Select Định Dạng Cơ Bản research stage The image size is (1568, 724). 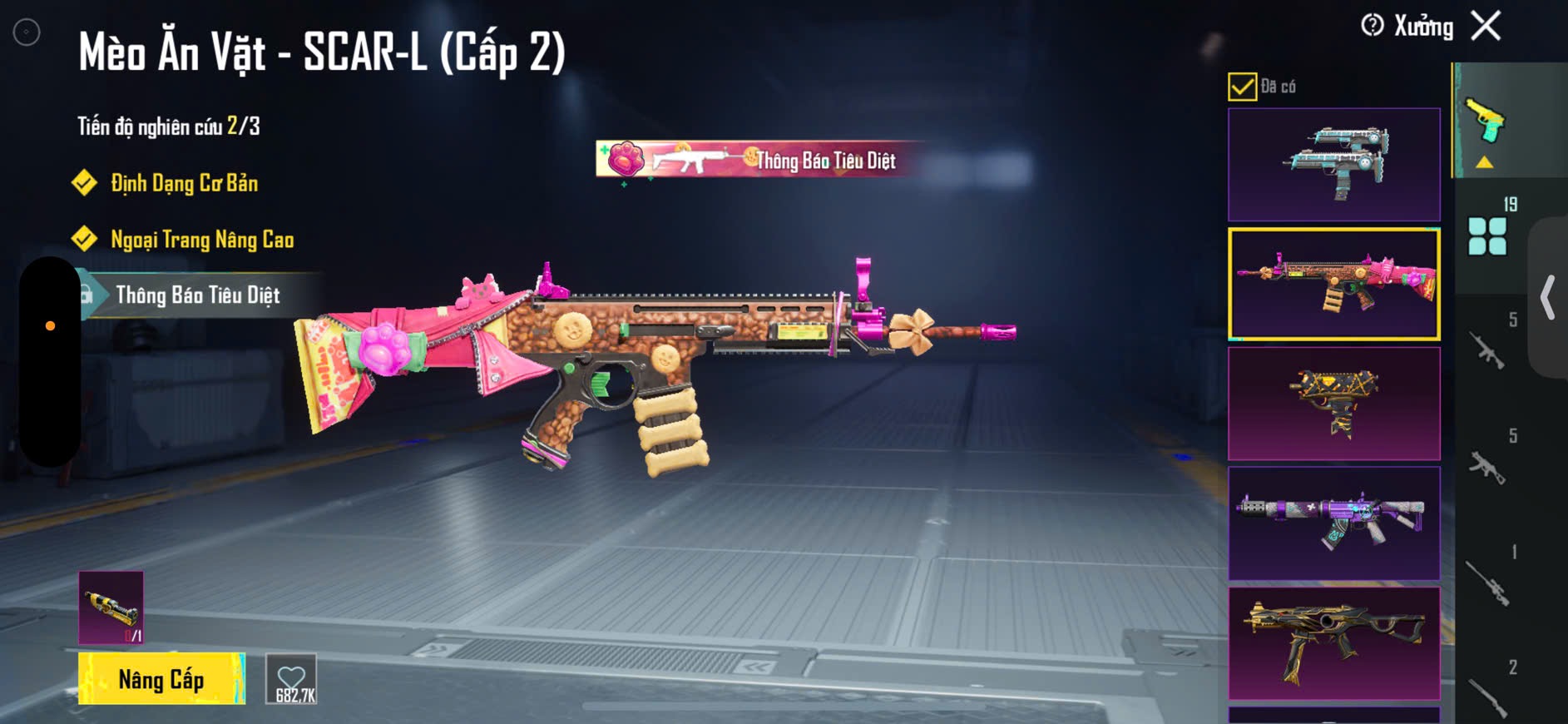184,183
